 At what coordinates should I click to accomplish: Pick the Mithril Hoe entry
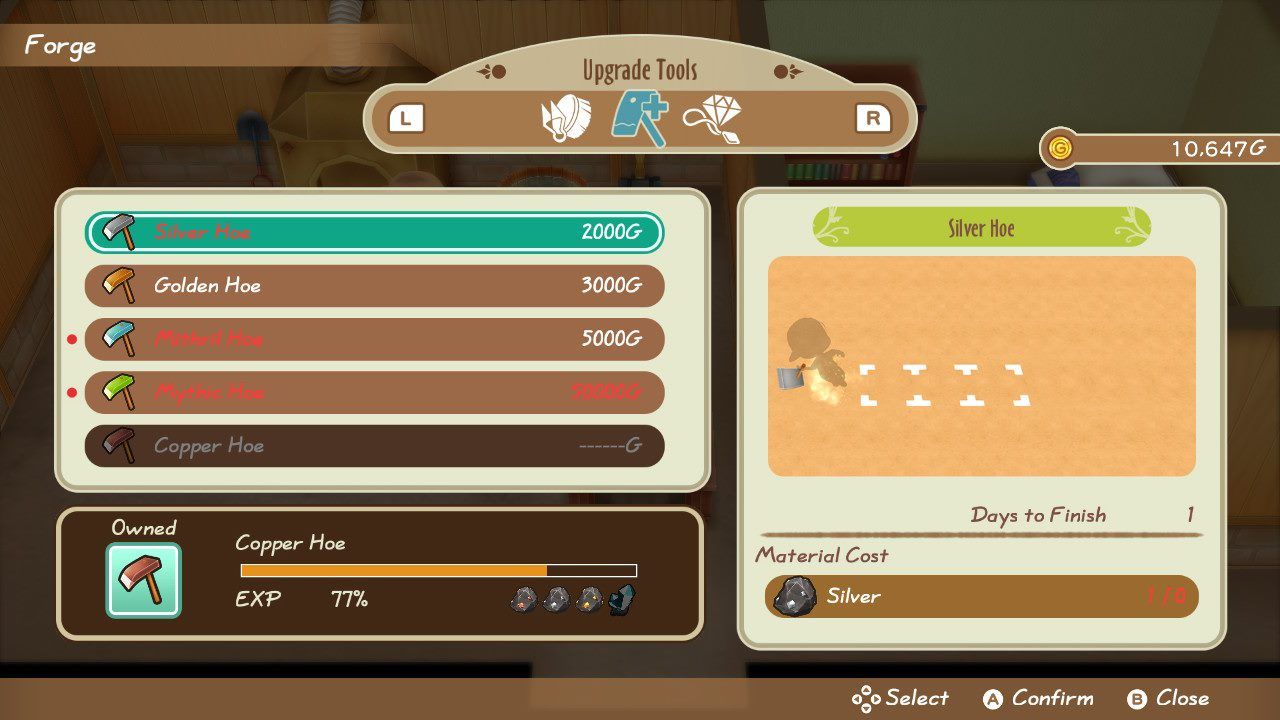coord(374,339)
